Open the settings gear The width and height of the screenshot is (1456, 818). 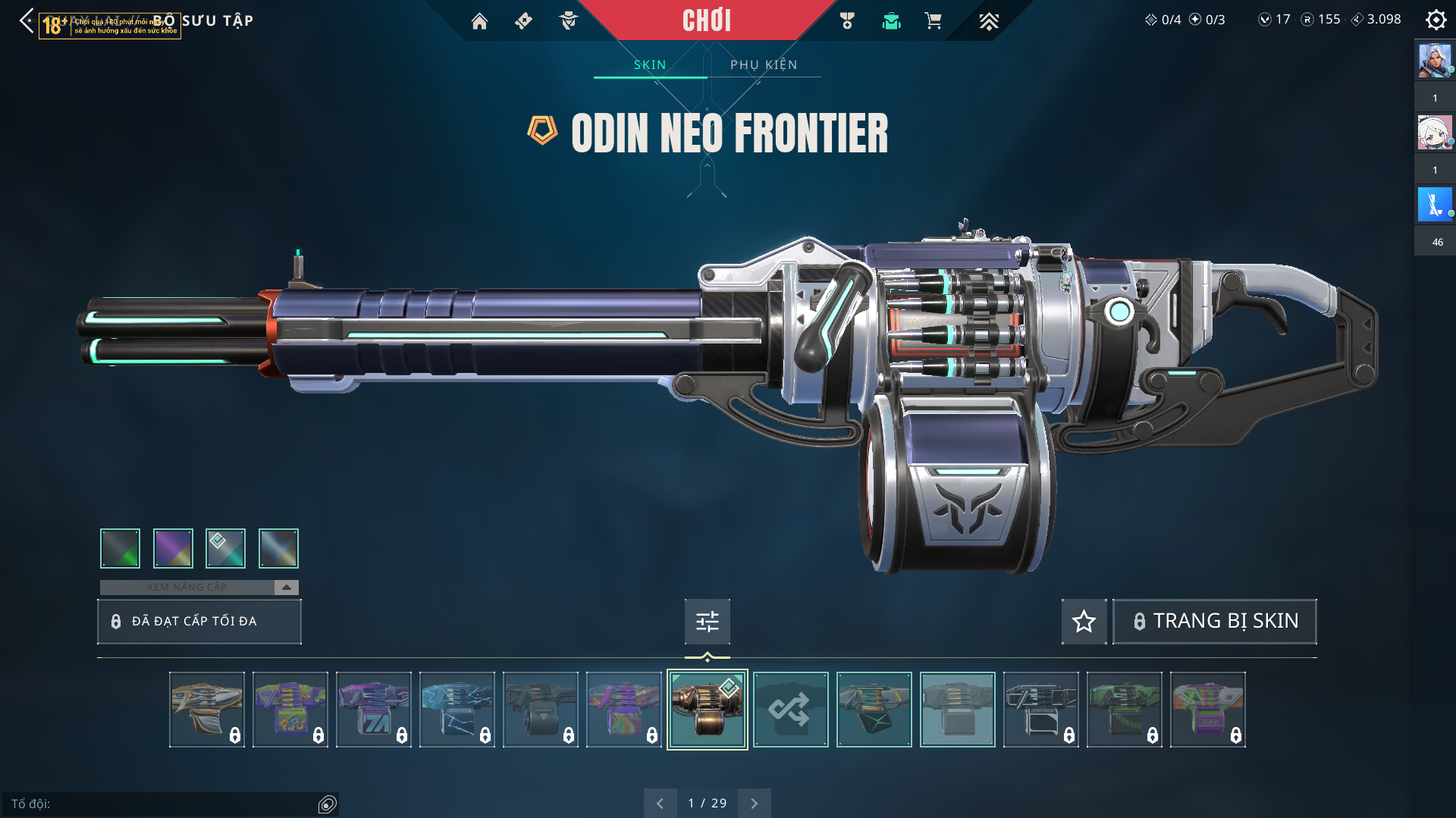1436,20
